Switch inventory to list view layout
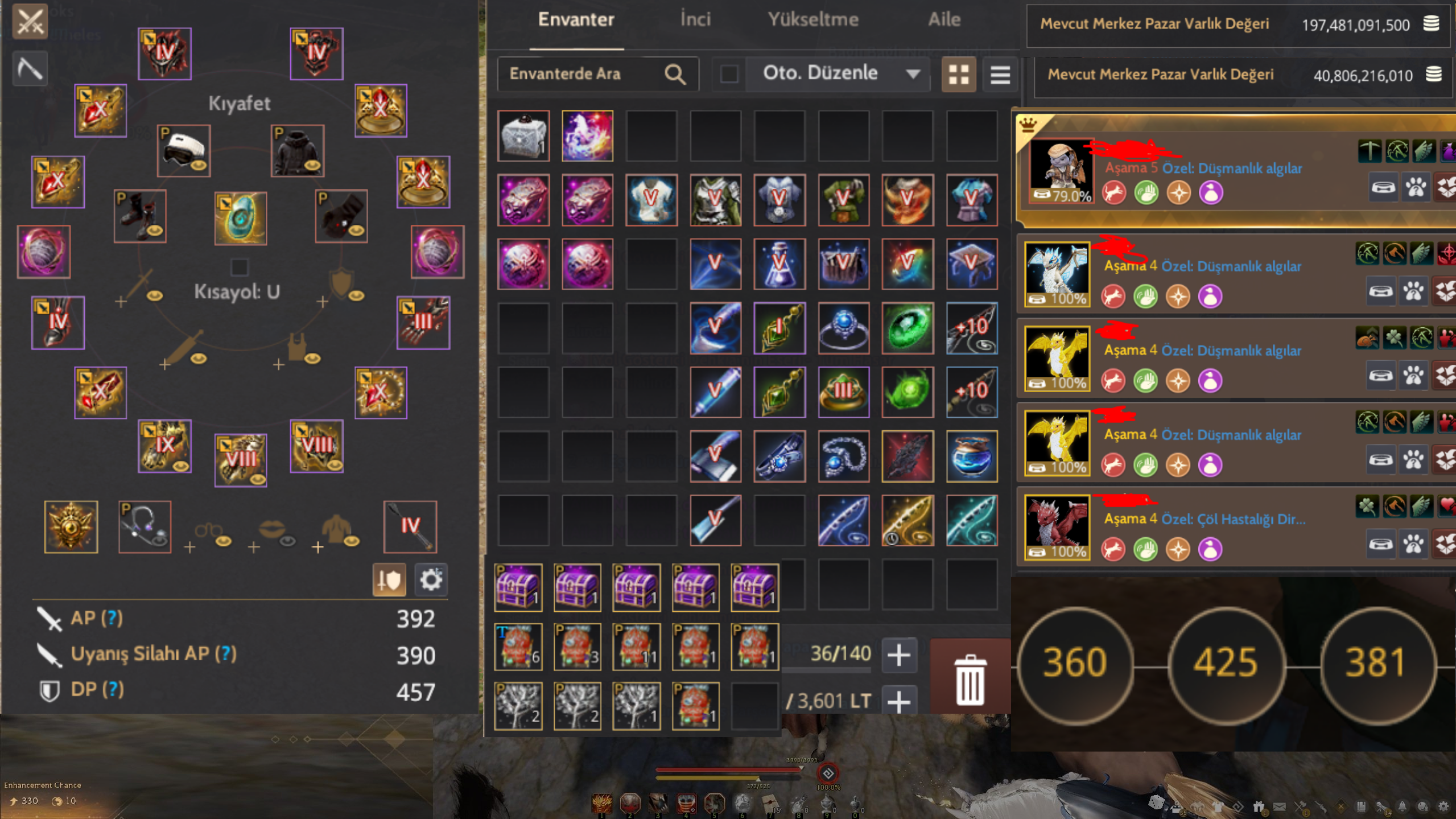Screen dimensions: 1456x819 pyautogui.click(x=1000, y=73)
